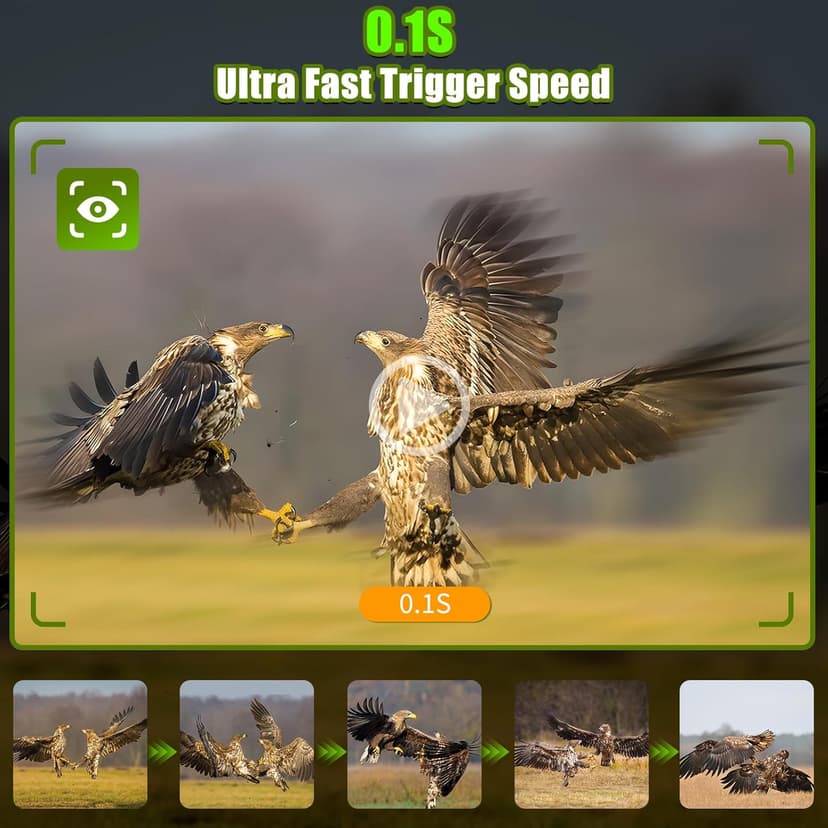Select the orange 0.1S pill label
Viewport: 828px width, 828px height.
click(x=425, y=604)
